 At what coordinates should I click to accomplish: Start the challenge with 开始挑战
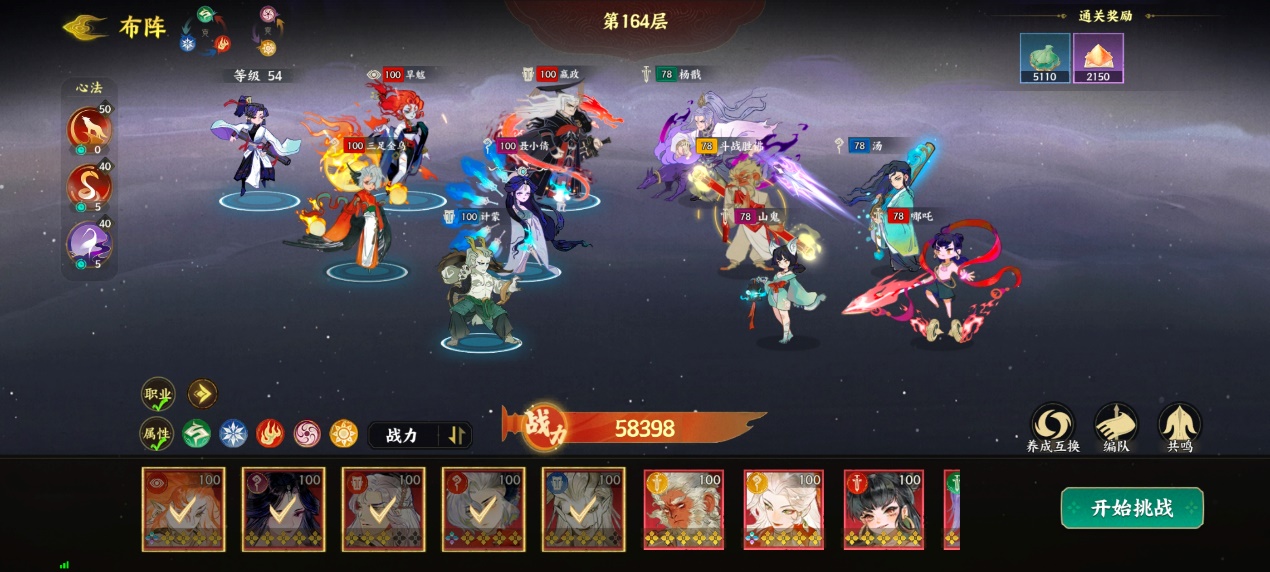click(1131, 508)
